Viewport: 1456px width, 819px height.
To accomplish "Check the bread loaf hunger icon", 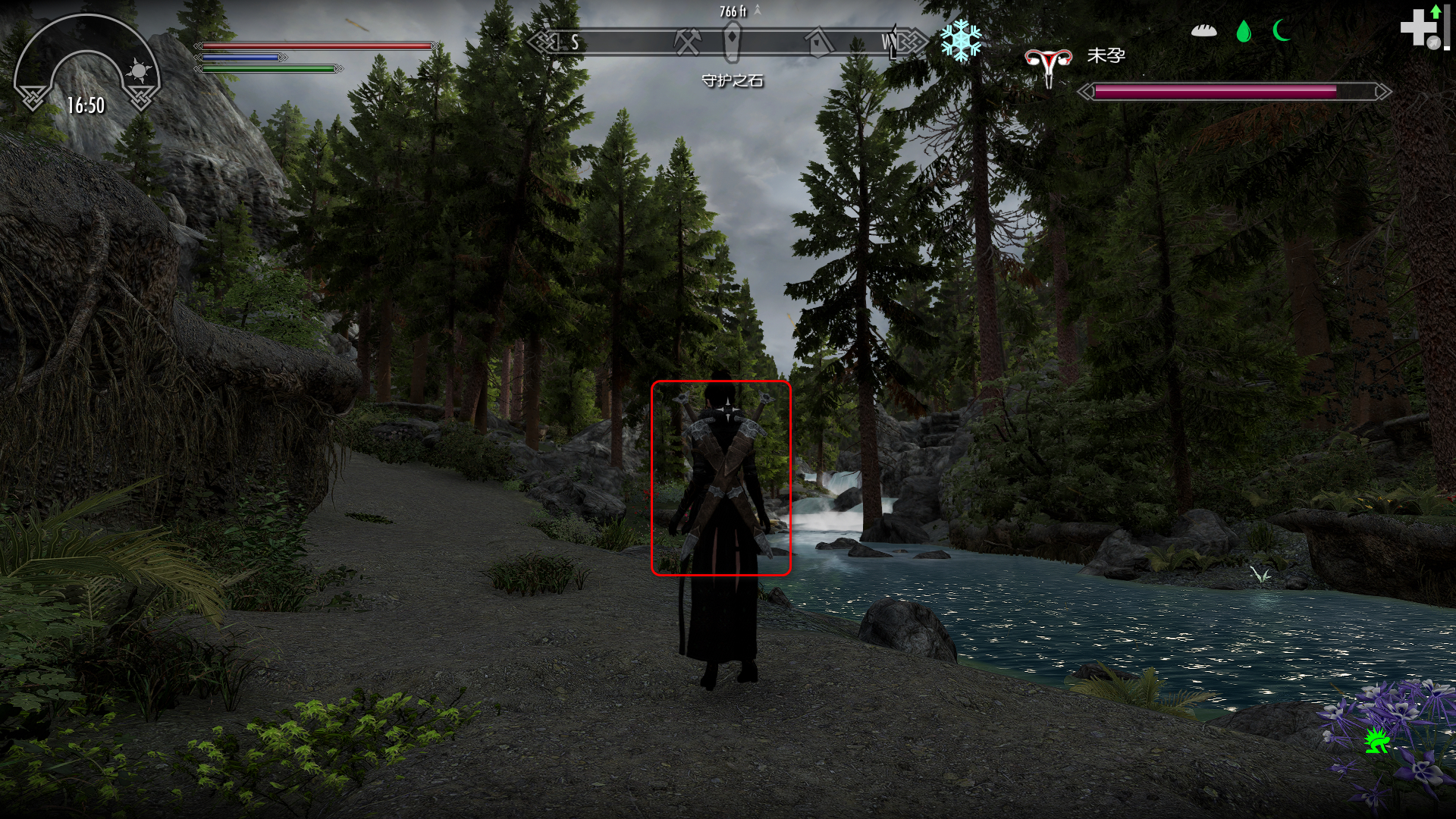I will 1203,30.
